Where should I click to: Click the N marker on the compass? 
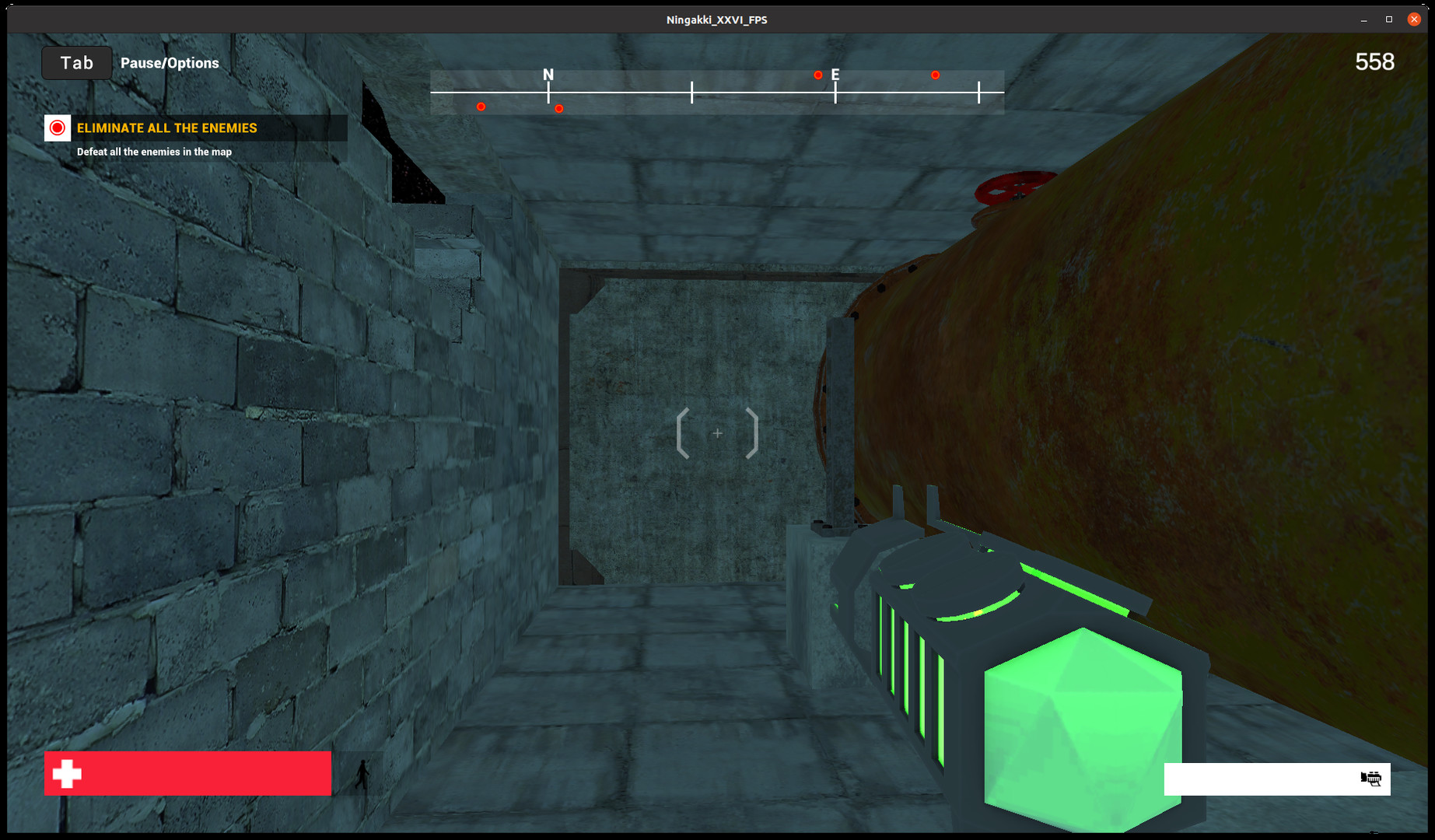pyautogui.click(x=548, y=75)
